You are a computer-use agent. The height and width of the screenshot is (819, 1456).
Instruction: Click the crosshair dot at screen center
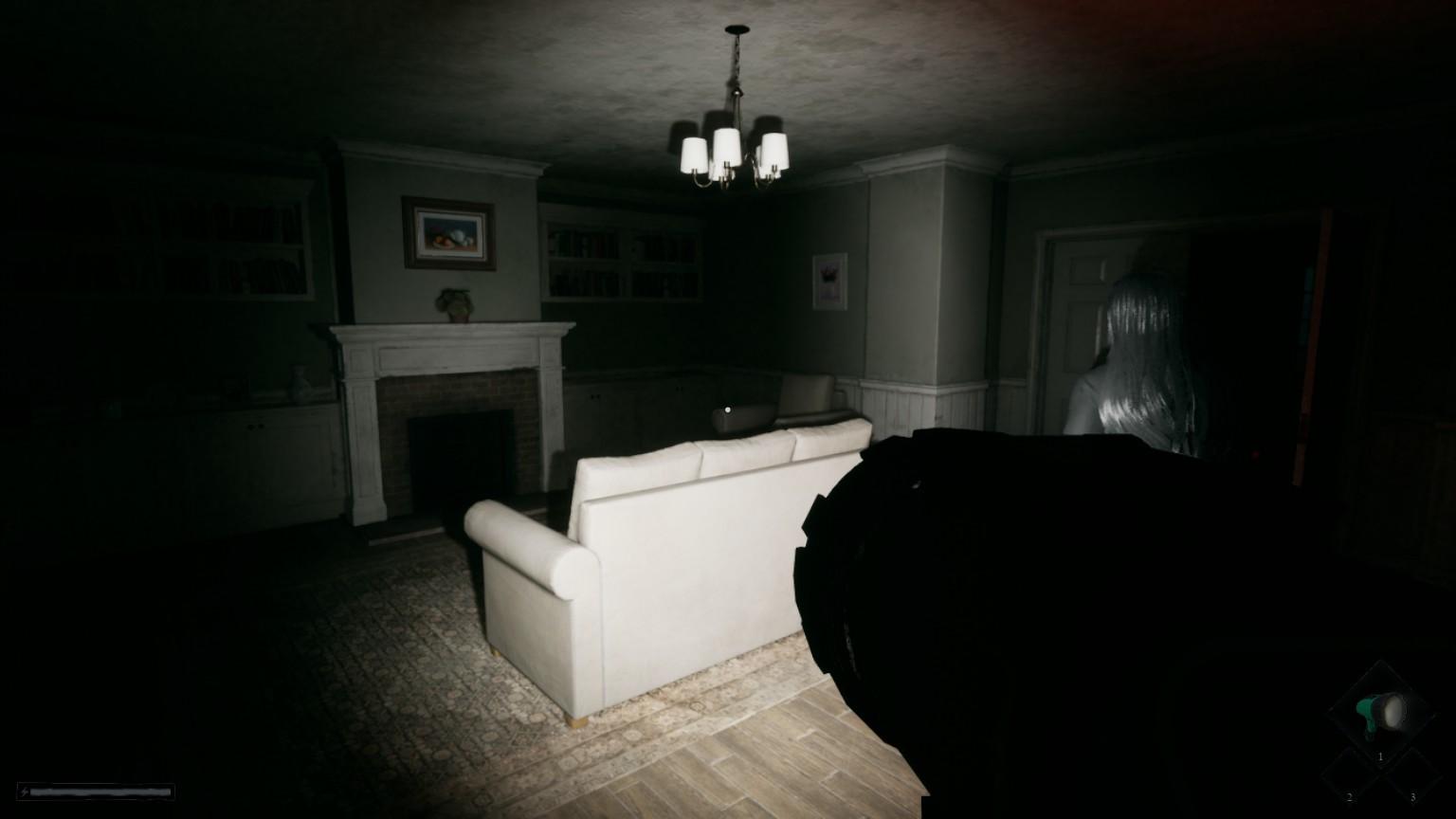point(727,409)
